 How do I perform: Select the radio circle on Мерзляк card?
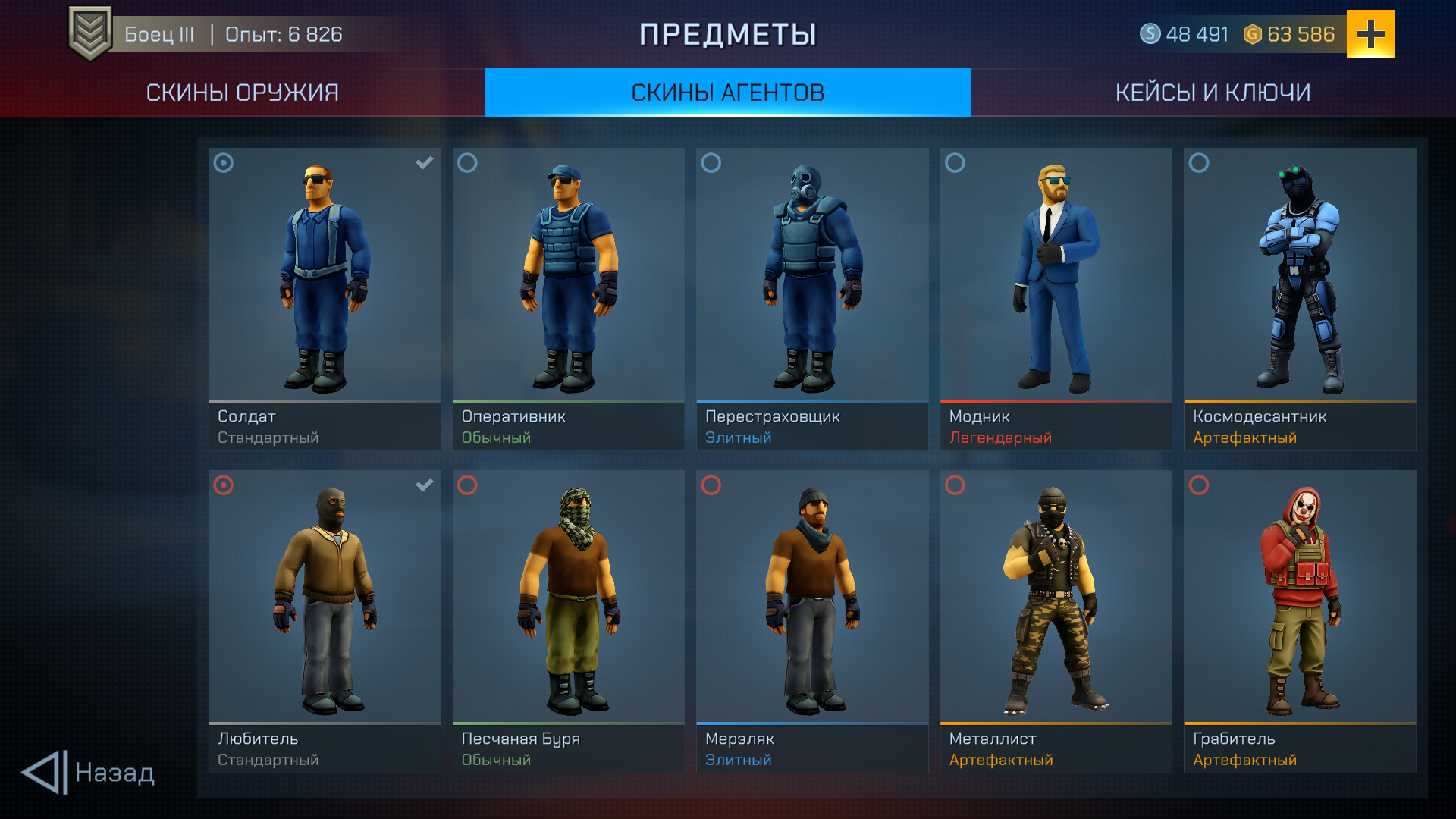coord(711,485)
